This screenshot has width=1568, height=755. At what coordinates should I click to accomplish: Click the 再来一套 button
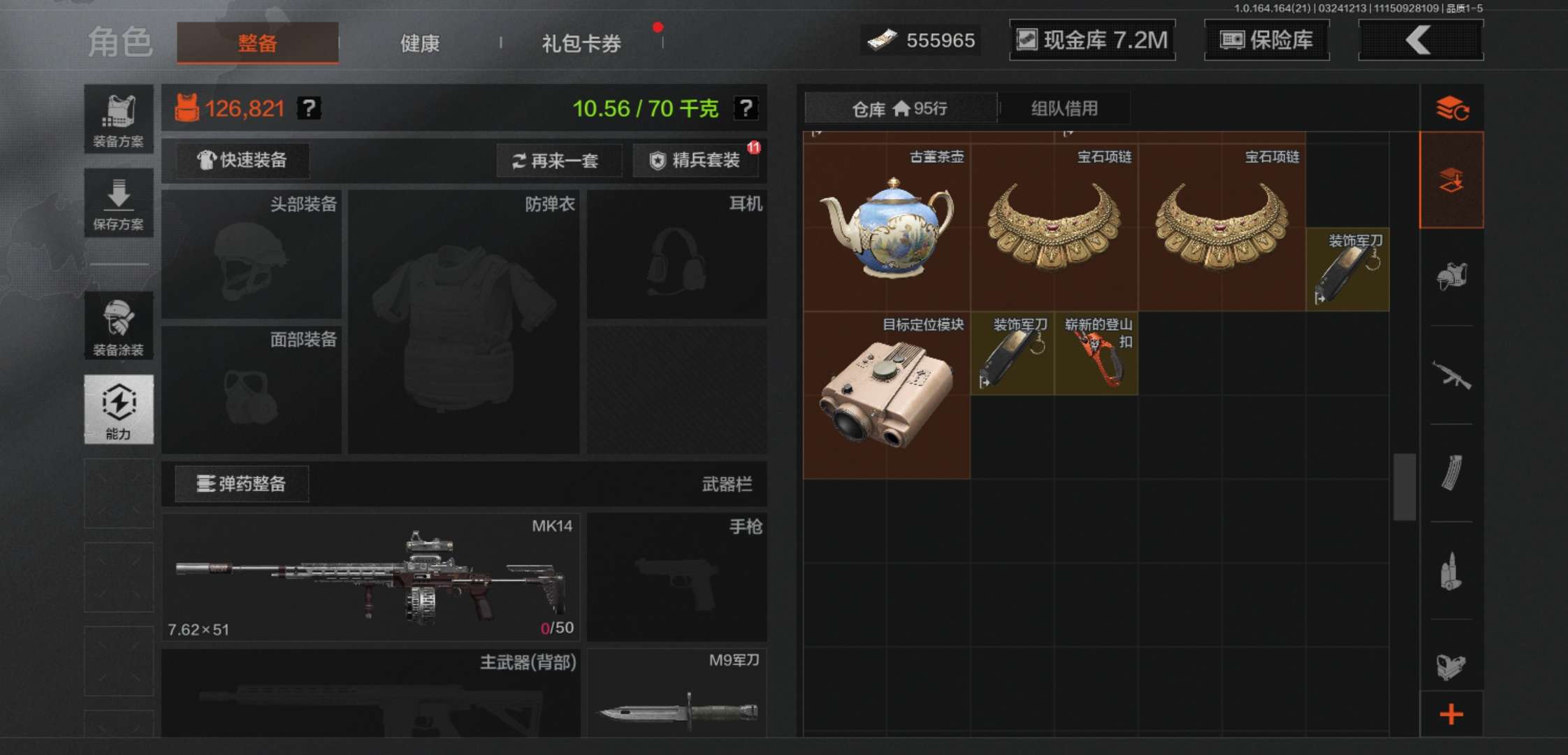pyautogui.click(x=559, y=161)
